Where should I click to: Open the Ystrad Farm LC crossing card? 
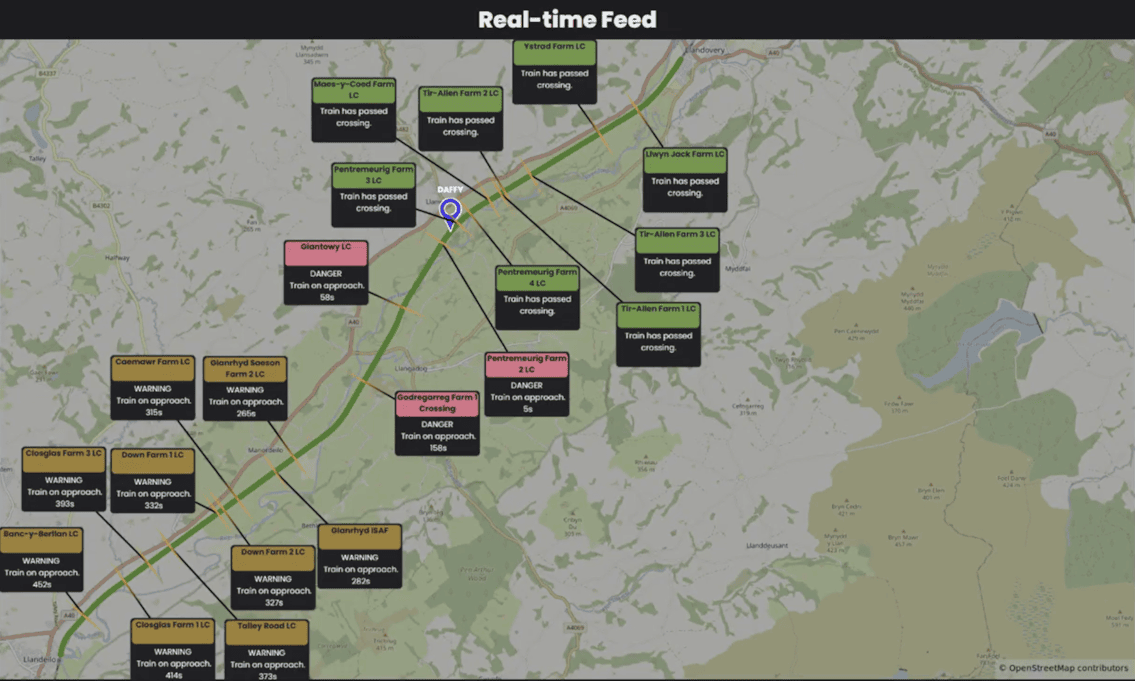555,71
